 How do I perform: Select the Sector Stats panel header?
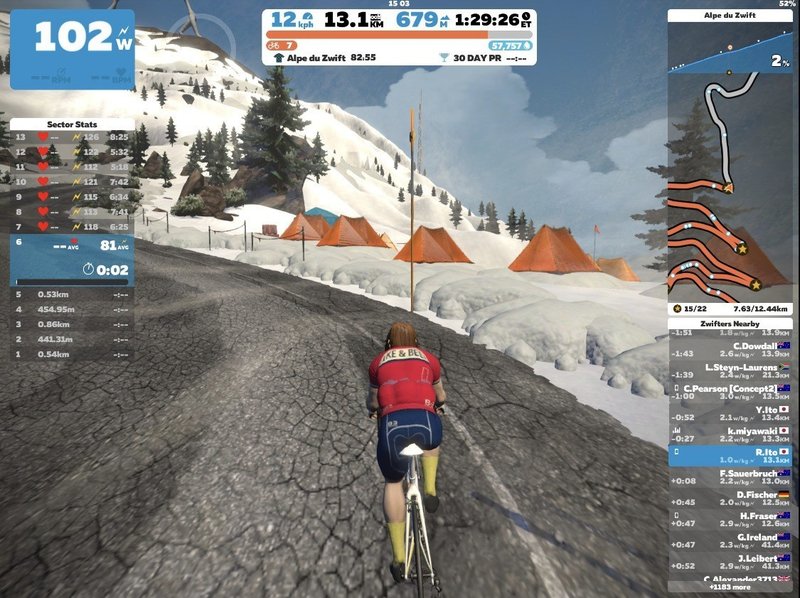tap(70, 124)
